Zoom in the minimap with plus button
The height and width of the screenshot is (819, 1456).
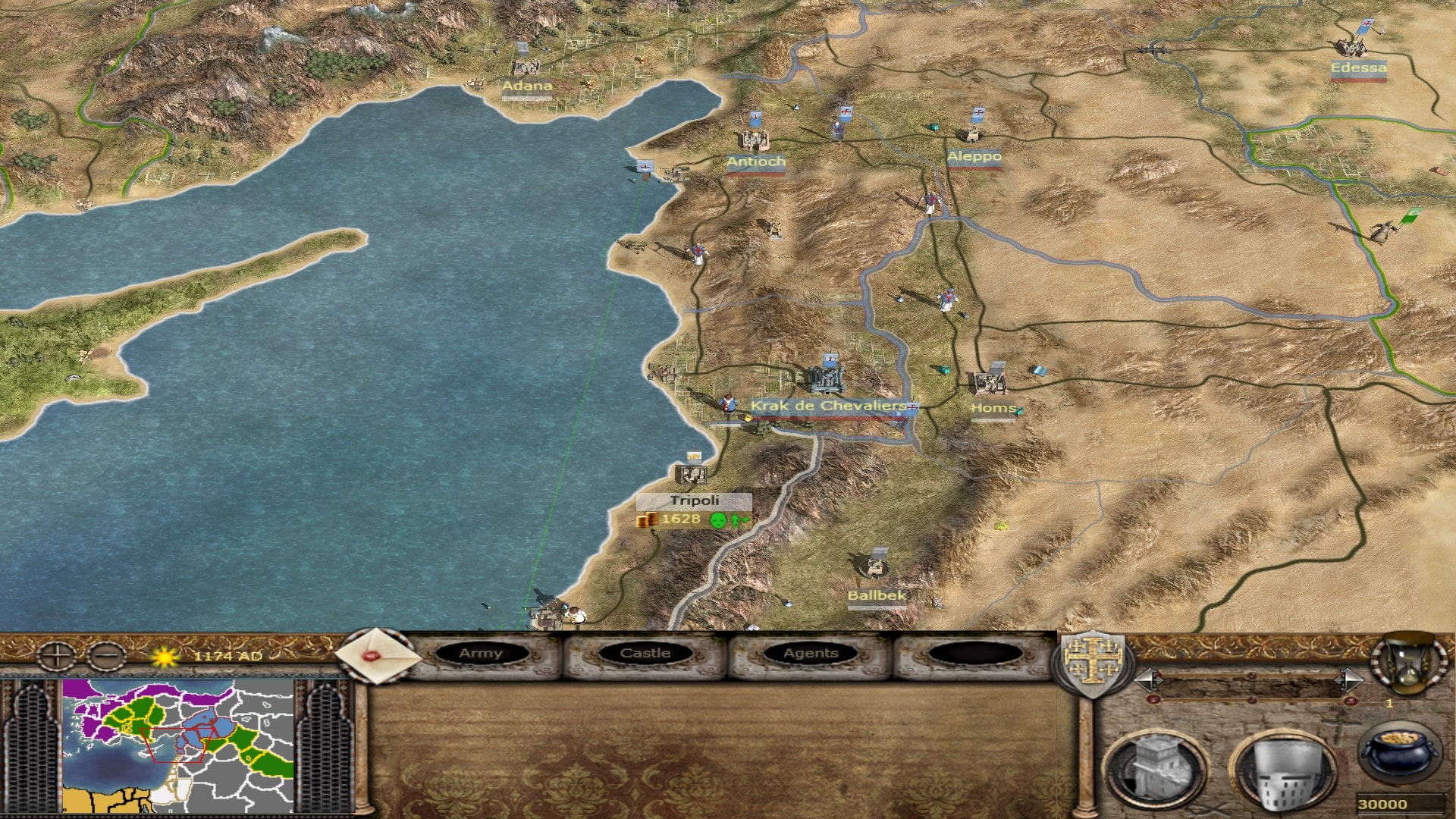click(x=57, y=656)
